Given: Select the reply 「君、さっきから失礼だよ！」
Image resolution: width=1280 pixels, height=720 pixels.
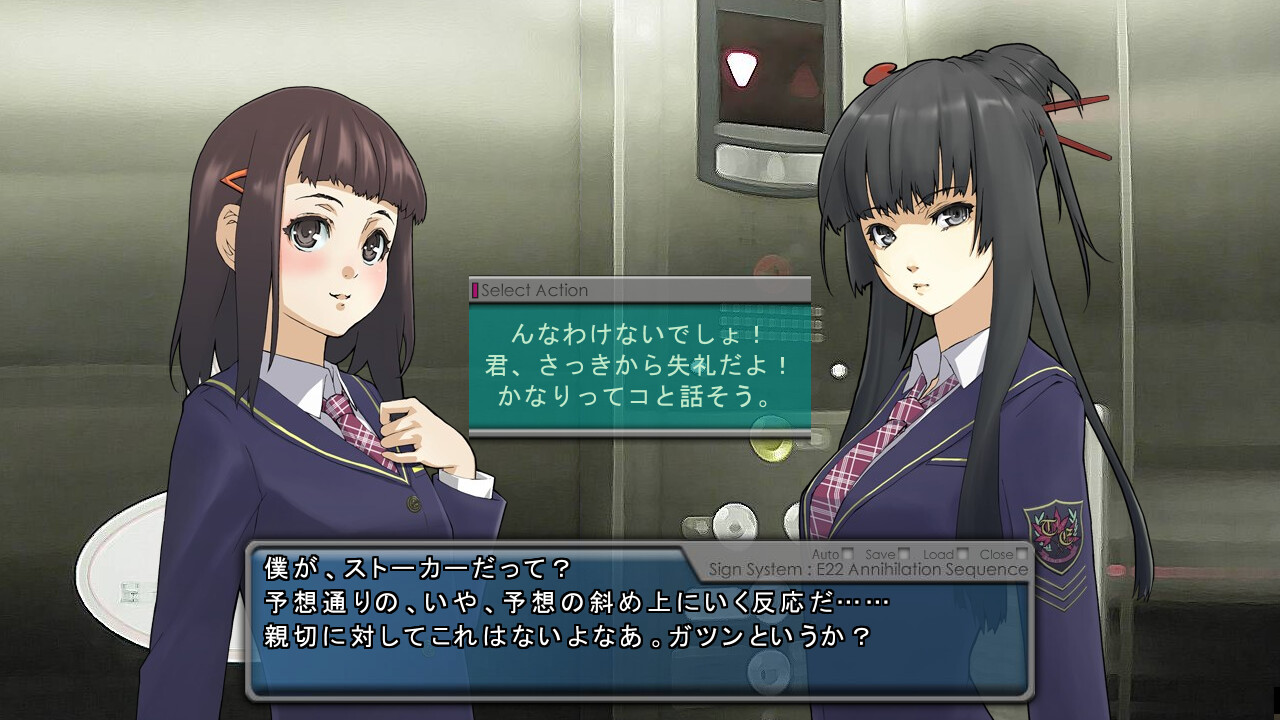Looking at the screenshot, I should [x=639, y=364].
